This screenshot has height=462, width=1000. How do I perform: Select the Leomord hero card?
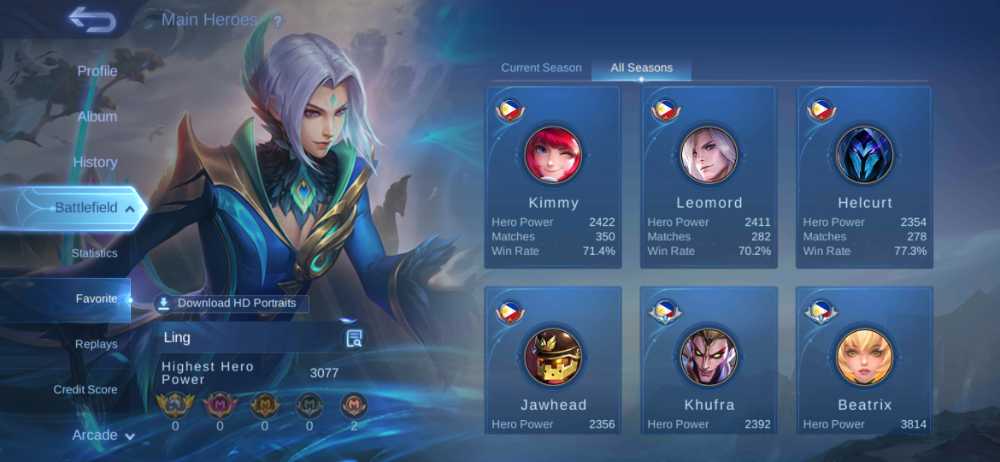point(709,177)
